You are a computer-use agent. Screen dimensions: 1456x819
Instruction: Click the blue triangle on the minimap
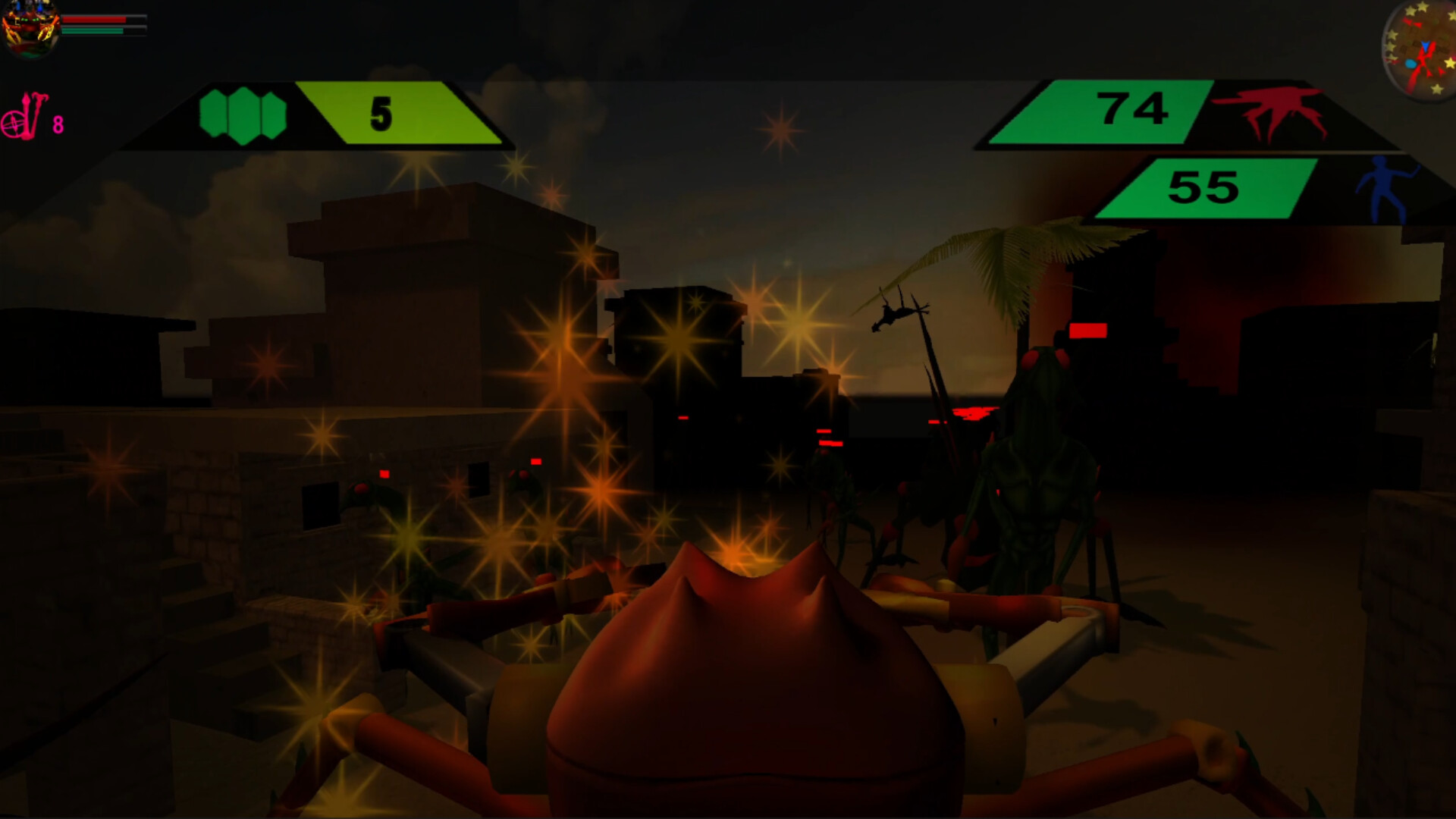click(x=1425, y=45)
